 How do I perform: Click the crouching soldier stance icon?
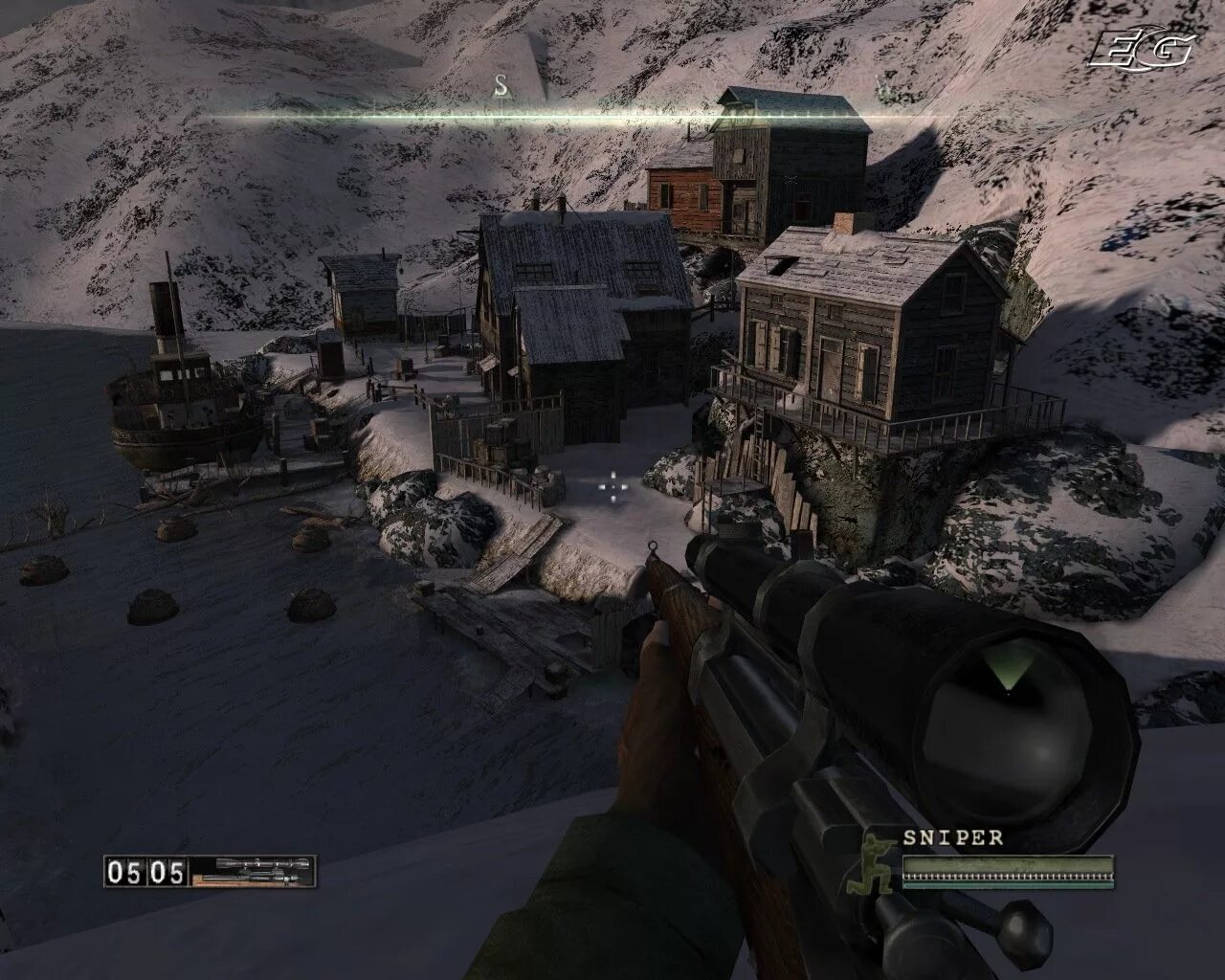coord(873,866)
